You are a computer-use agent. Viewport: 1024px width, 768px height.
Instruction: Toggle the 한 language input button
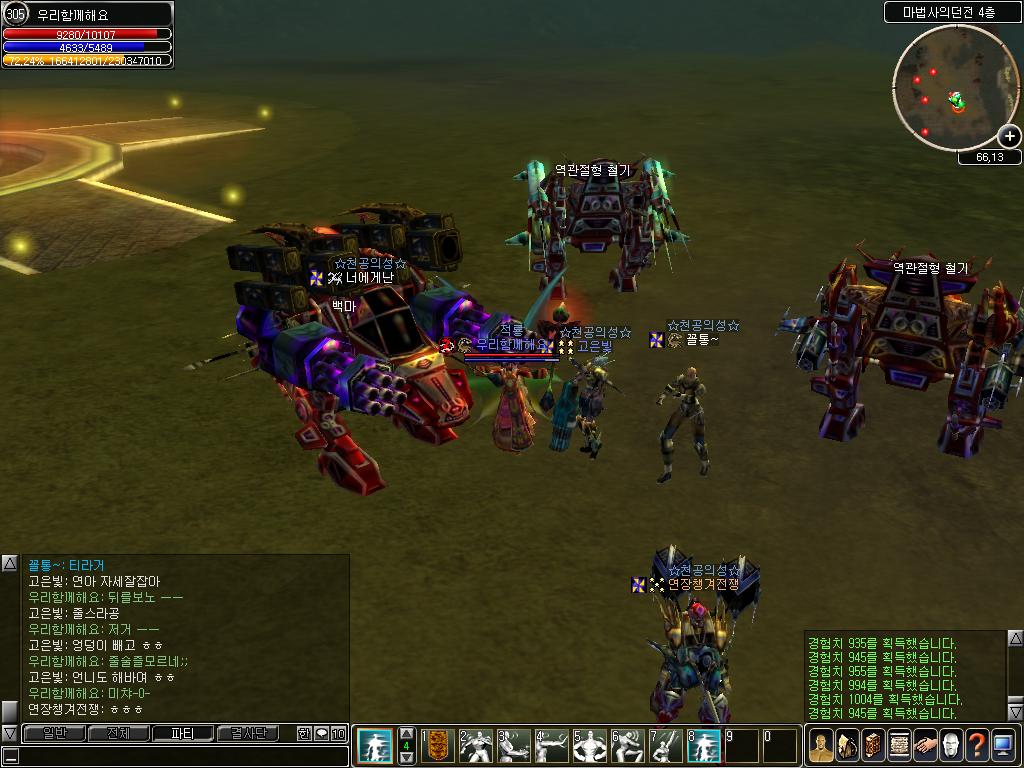coord(304,733)
